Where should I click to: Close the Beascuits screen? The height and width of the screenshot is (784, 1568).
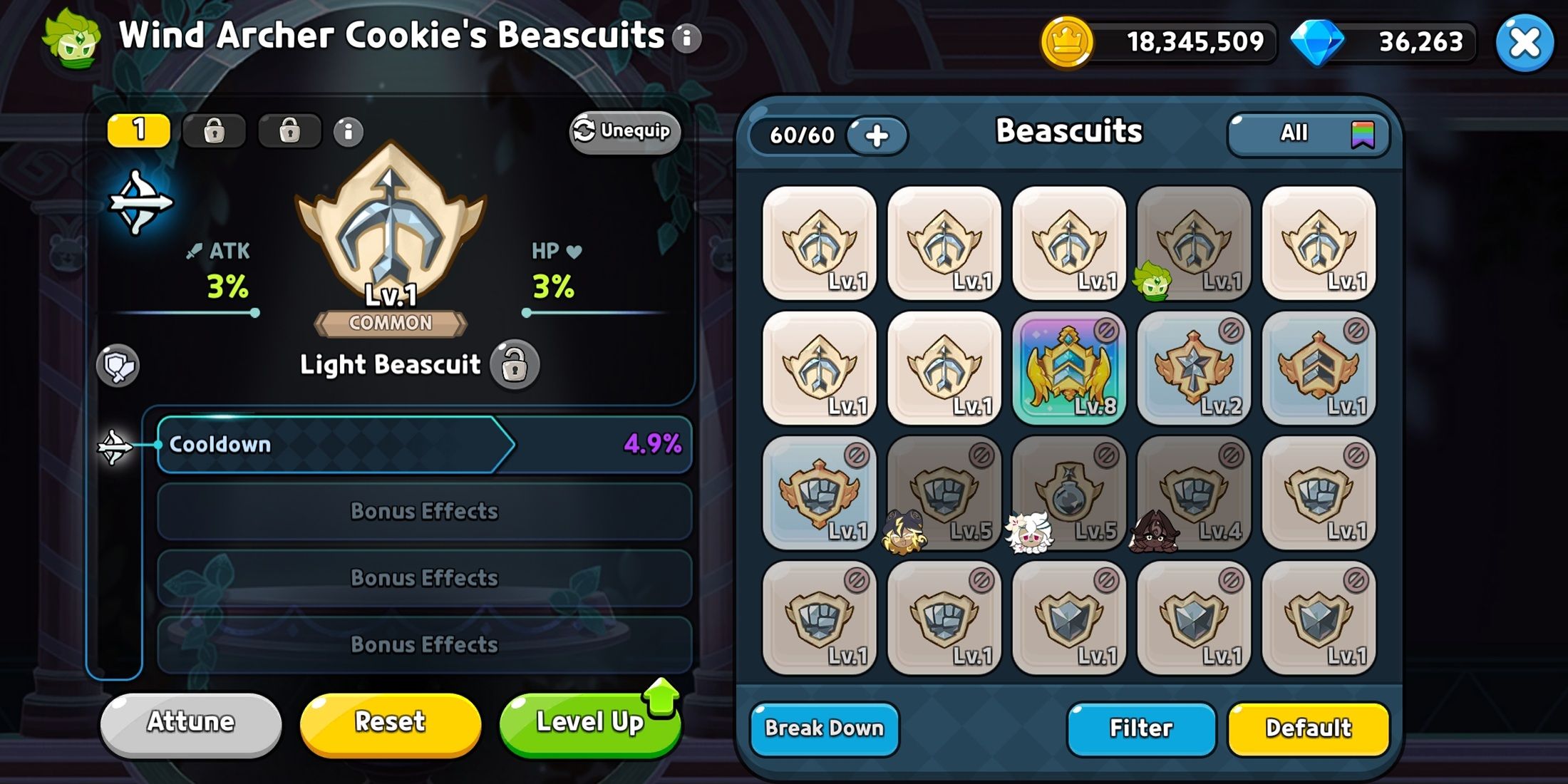pyautogui.click(x=1524, y=43)
